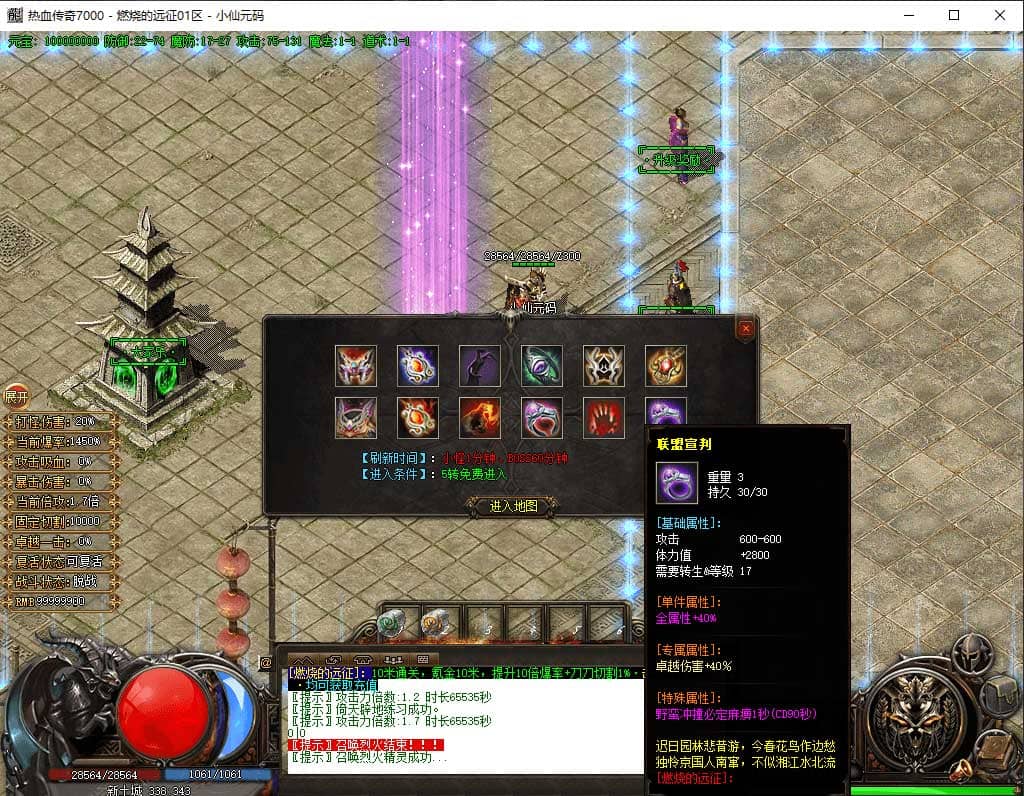
Task: Select the dark claw glove reward icon
Action: coord(480,366)
